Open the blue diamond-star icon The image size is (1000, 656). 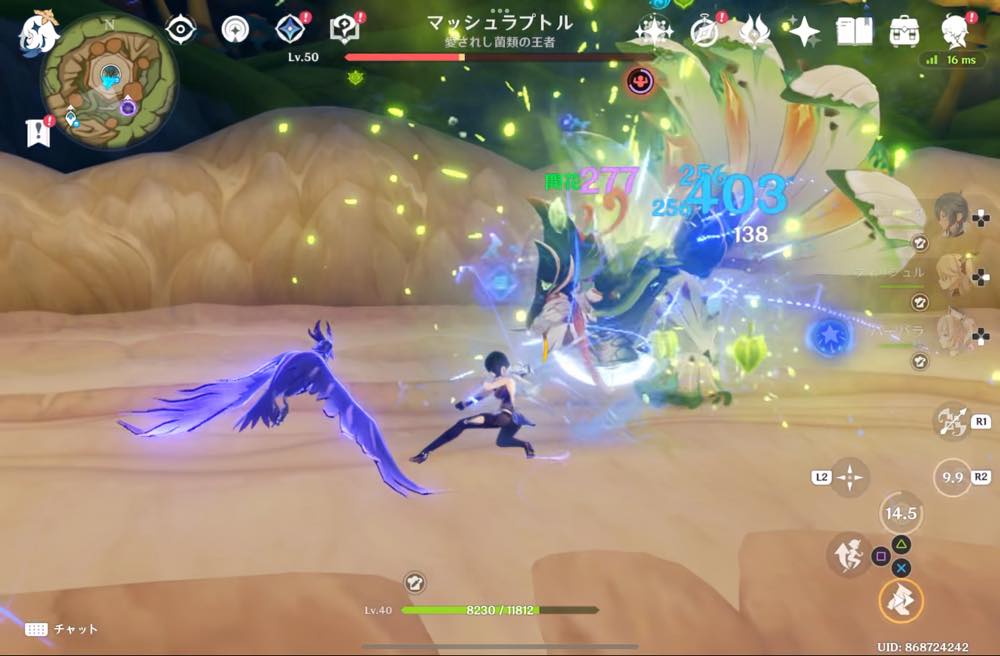291,29
